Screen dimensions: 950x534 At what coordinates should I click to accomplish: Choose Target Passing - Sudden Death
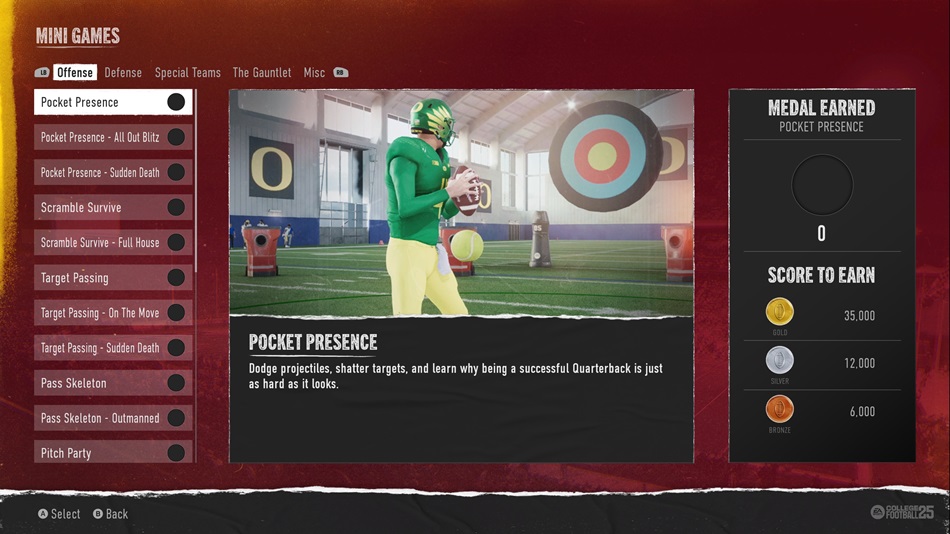point(113,348)
